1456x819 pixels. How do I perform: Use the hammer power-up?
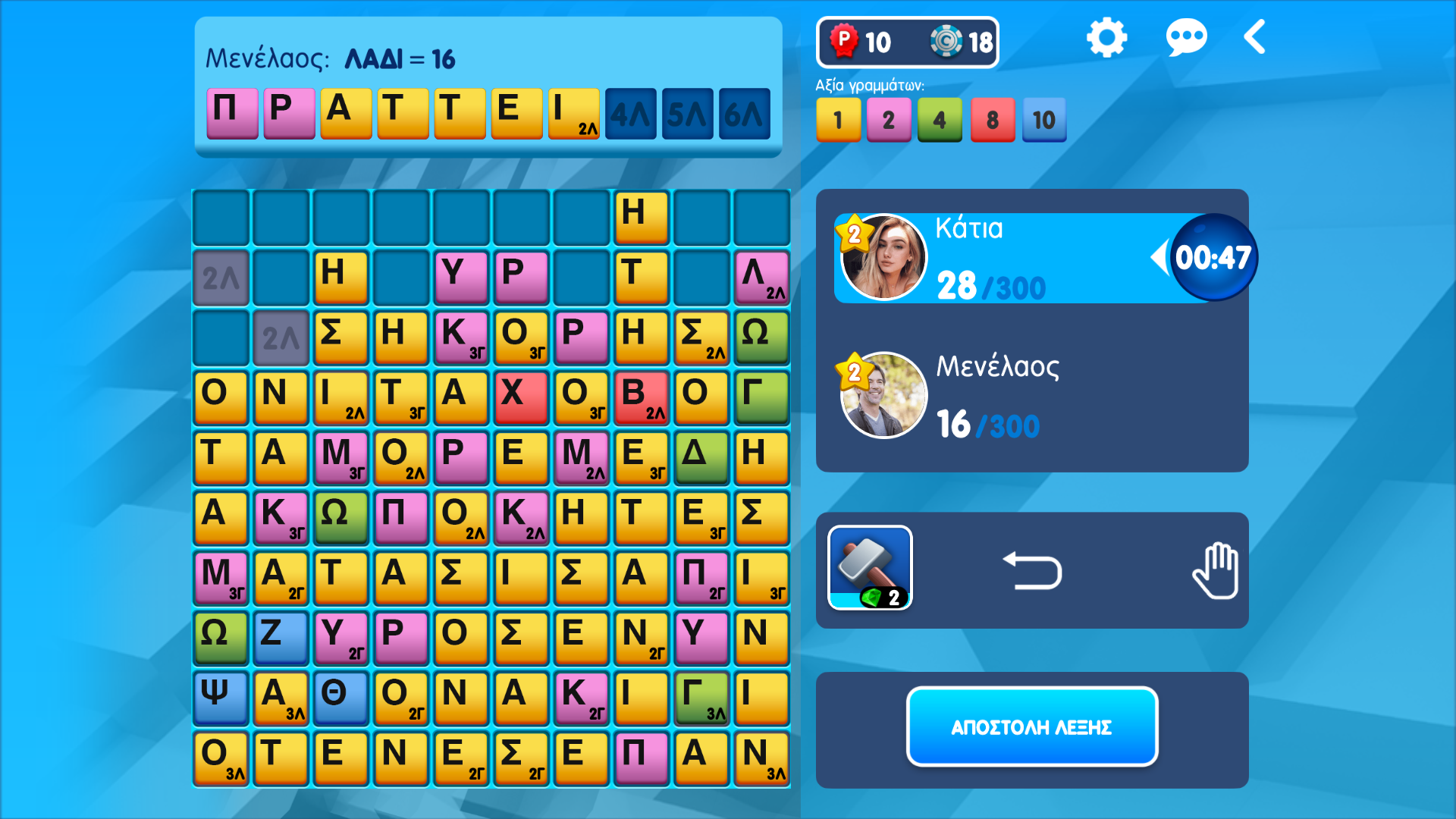869,567
